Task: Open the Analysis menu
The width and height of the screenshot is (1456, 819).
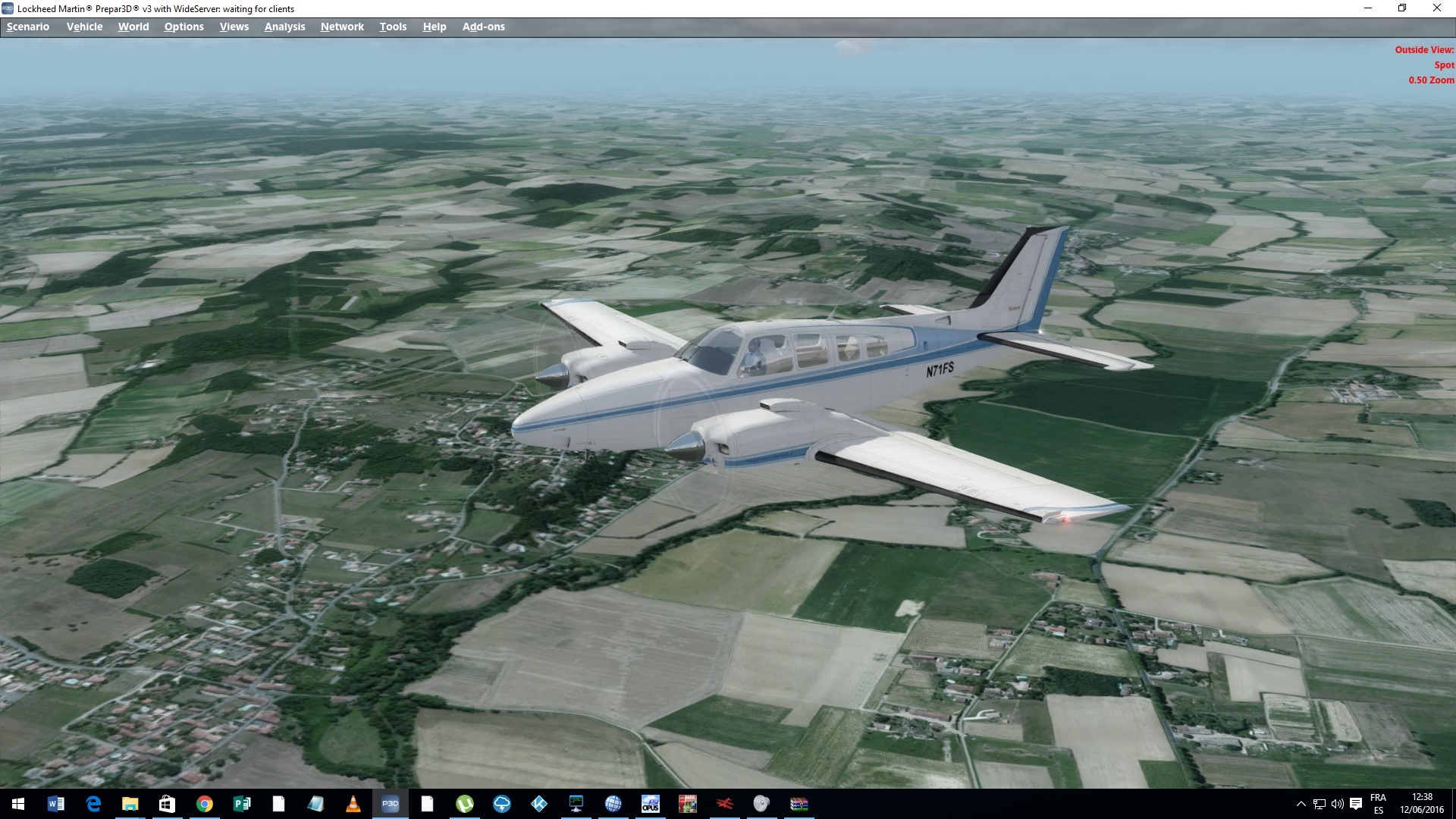Action: coord(284,27)
